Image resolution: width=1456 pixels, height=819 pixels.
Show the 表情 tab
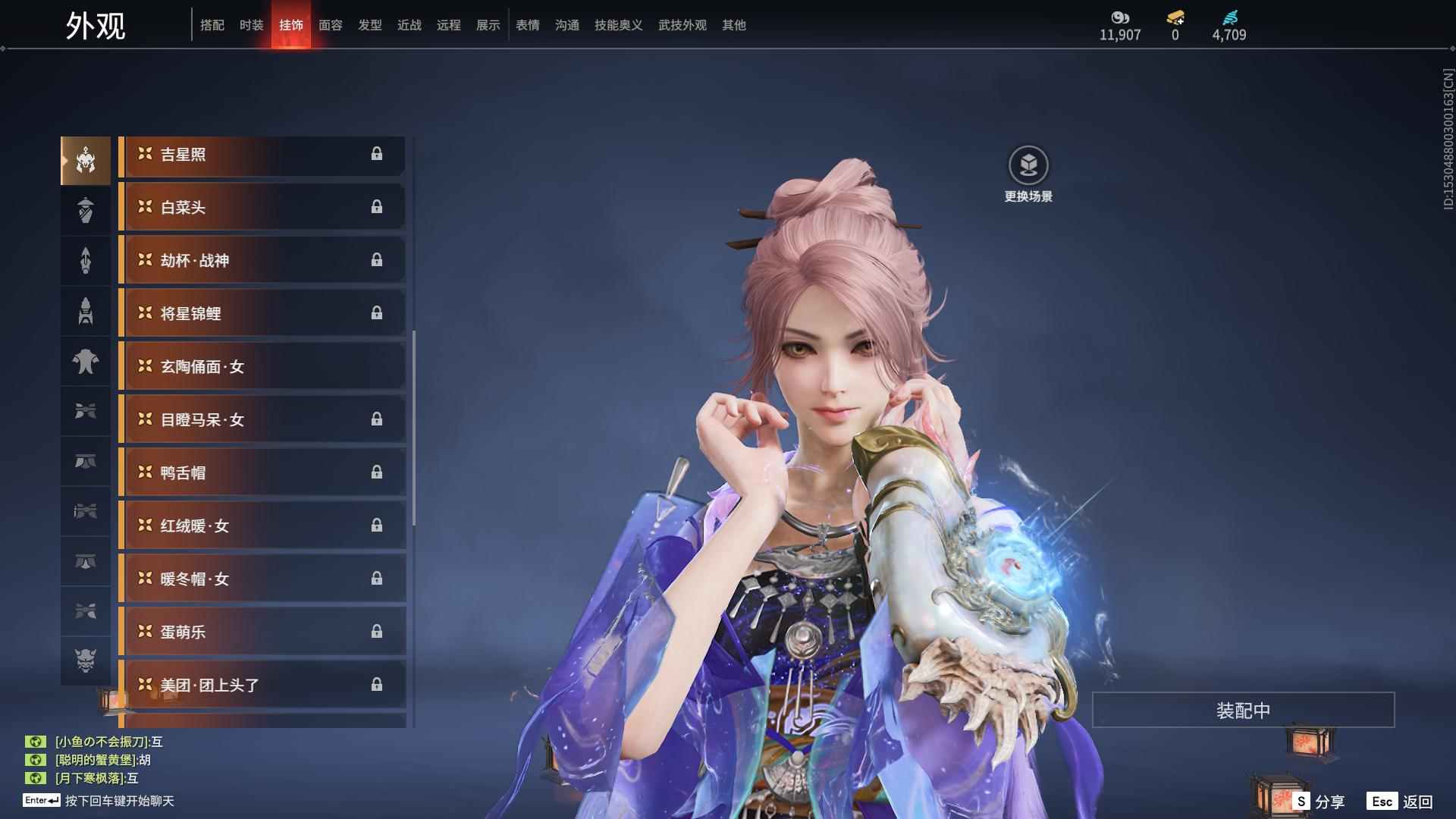[x=527, y=25]
